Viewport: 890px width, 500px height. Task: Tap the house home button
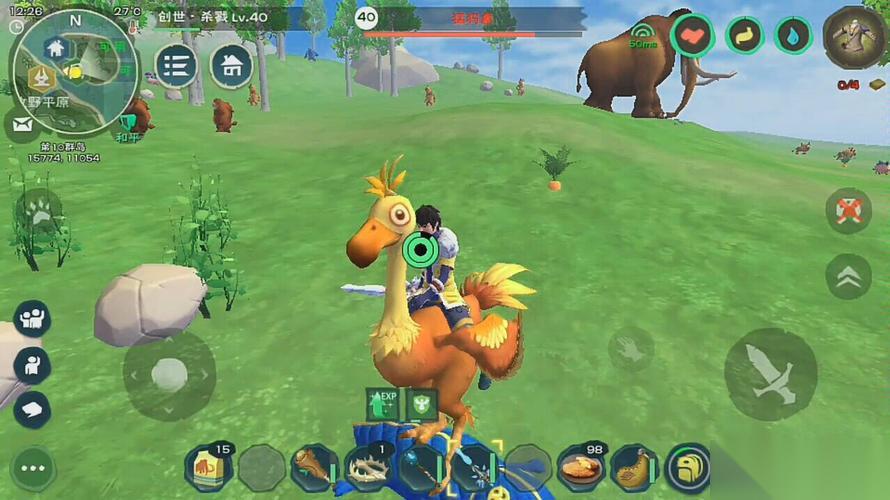[x=231, y=66]
